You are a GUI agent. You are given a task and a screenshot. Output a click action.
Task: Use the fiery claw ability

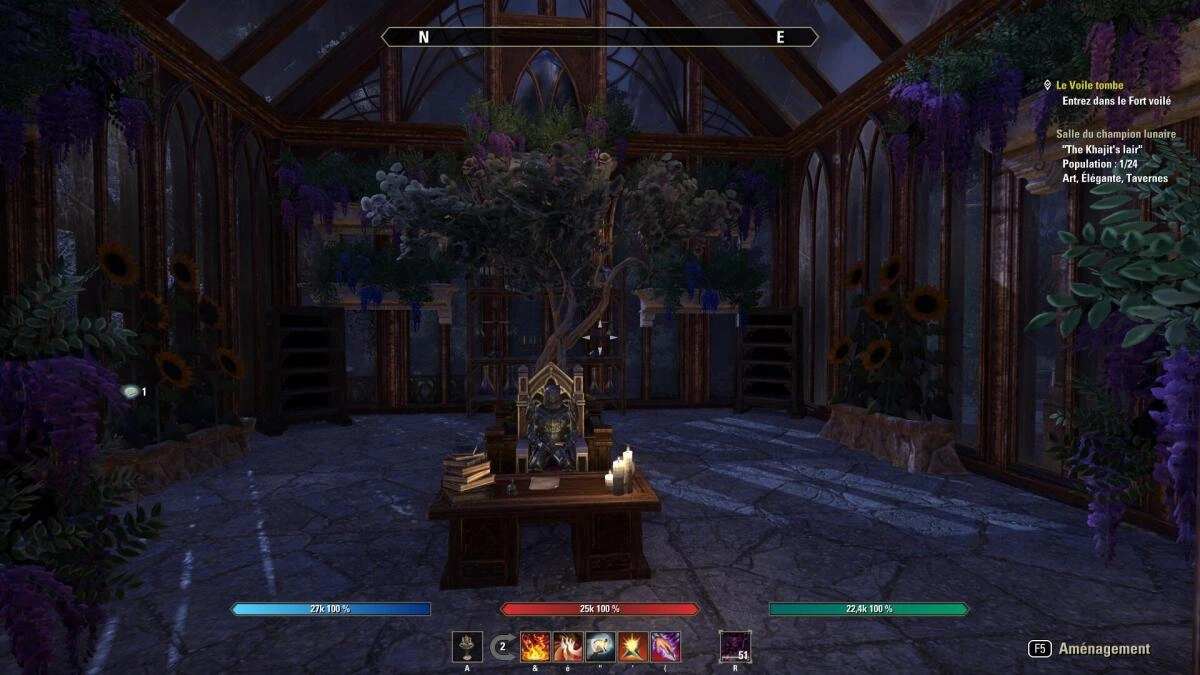click(568, 647)
